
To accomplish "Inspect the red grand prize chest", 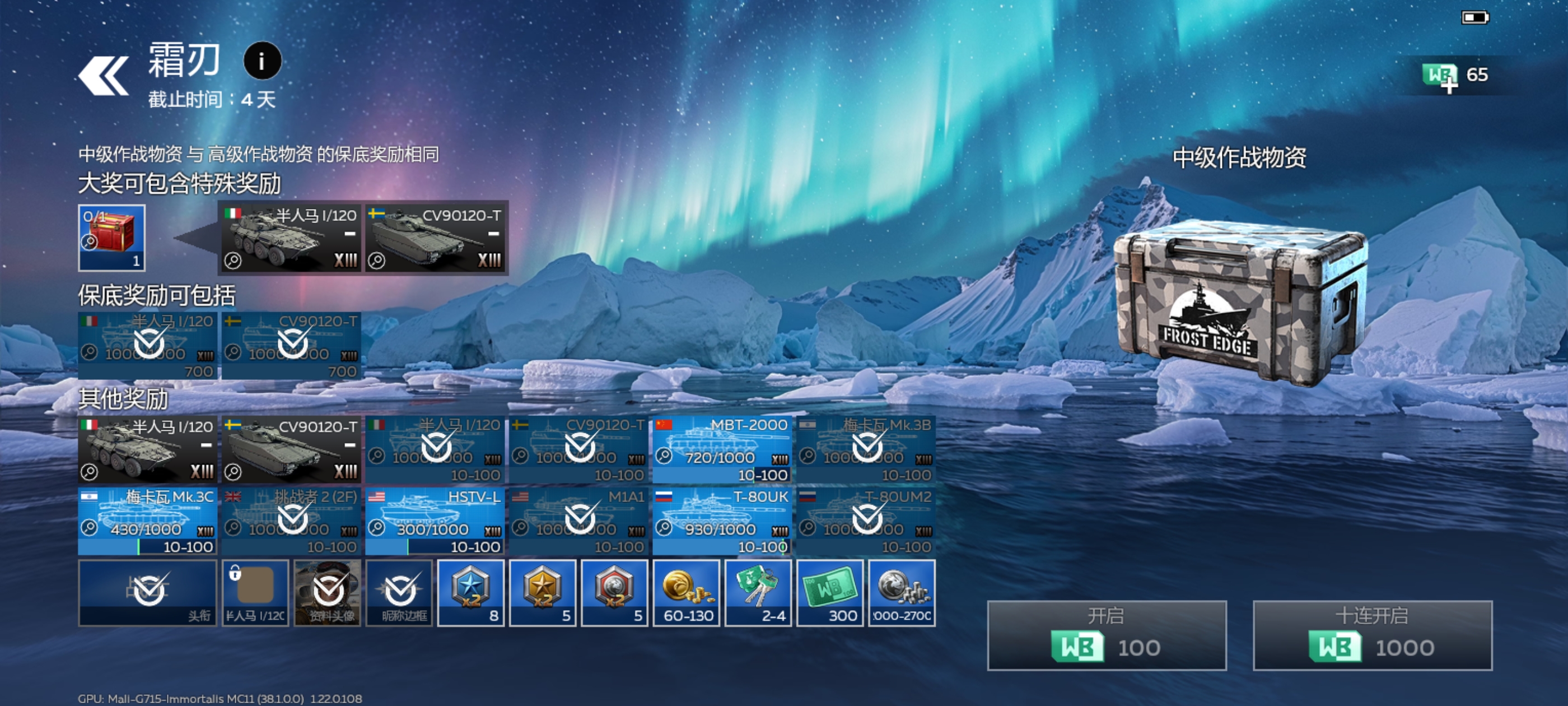I will (x=111, y=238).
